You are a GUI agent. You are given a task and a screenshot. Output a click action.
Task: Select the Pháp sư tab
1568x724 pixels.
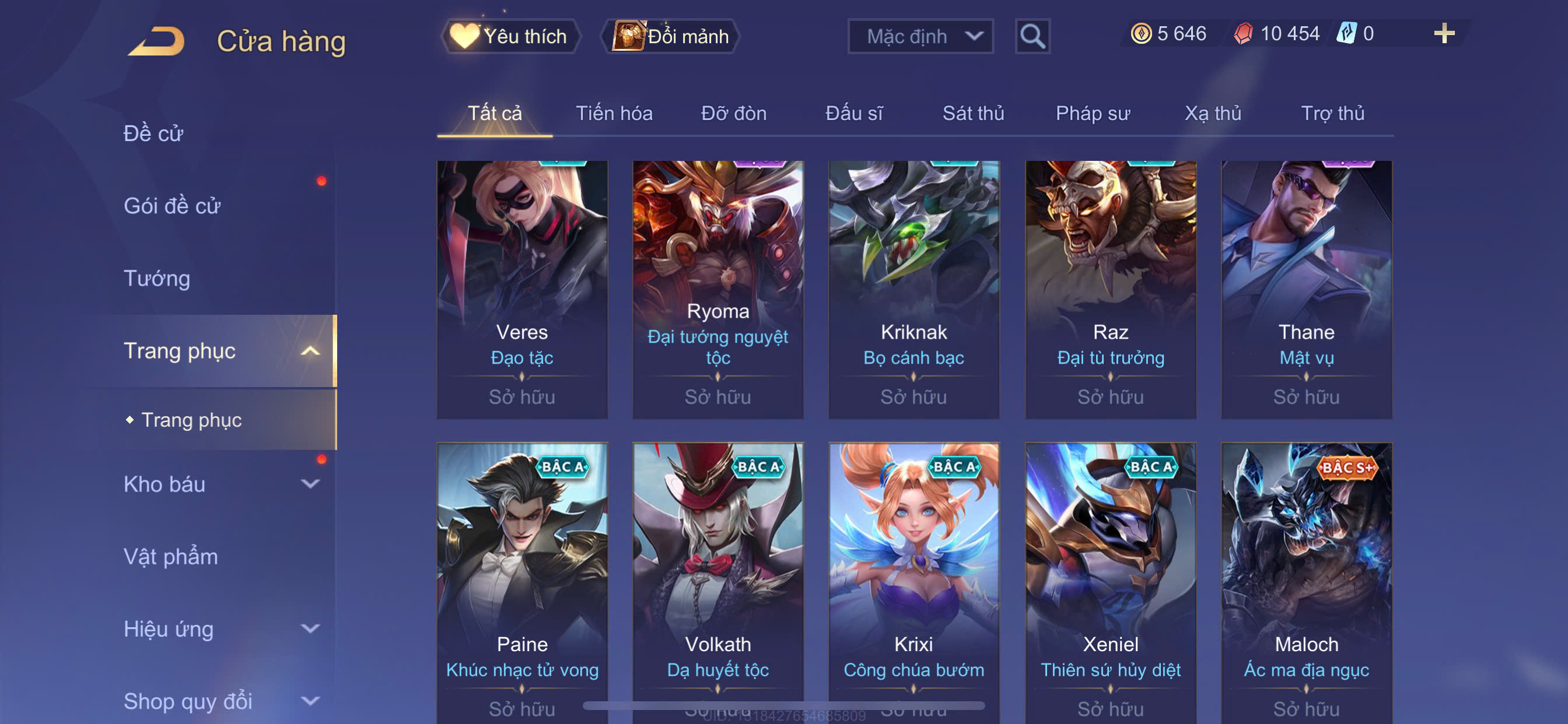pos(1093,113)
